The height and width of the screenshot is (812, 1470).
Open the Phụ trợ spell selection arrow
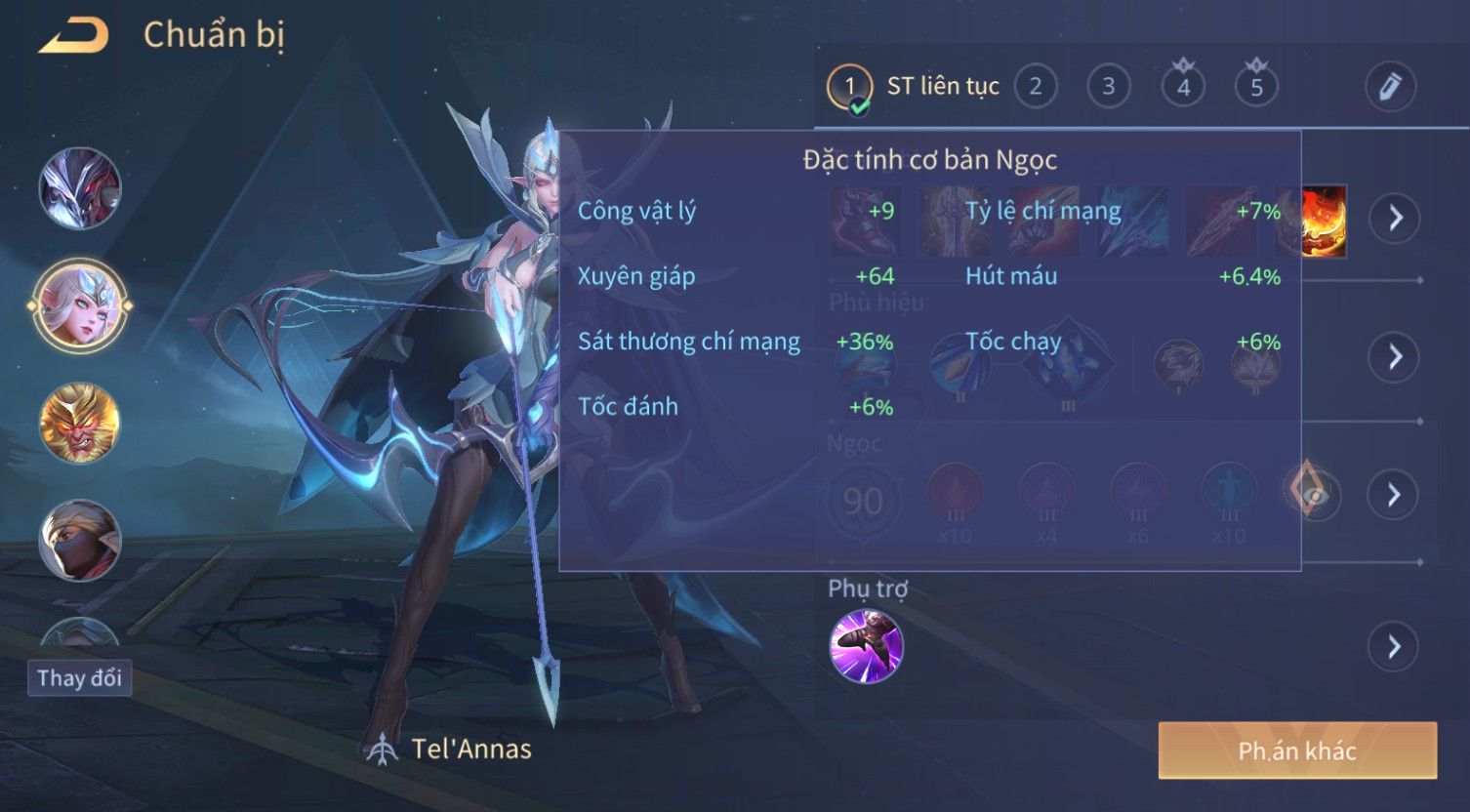(1395, 646)
